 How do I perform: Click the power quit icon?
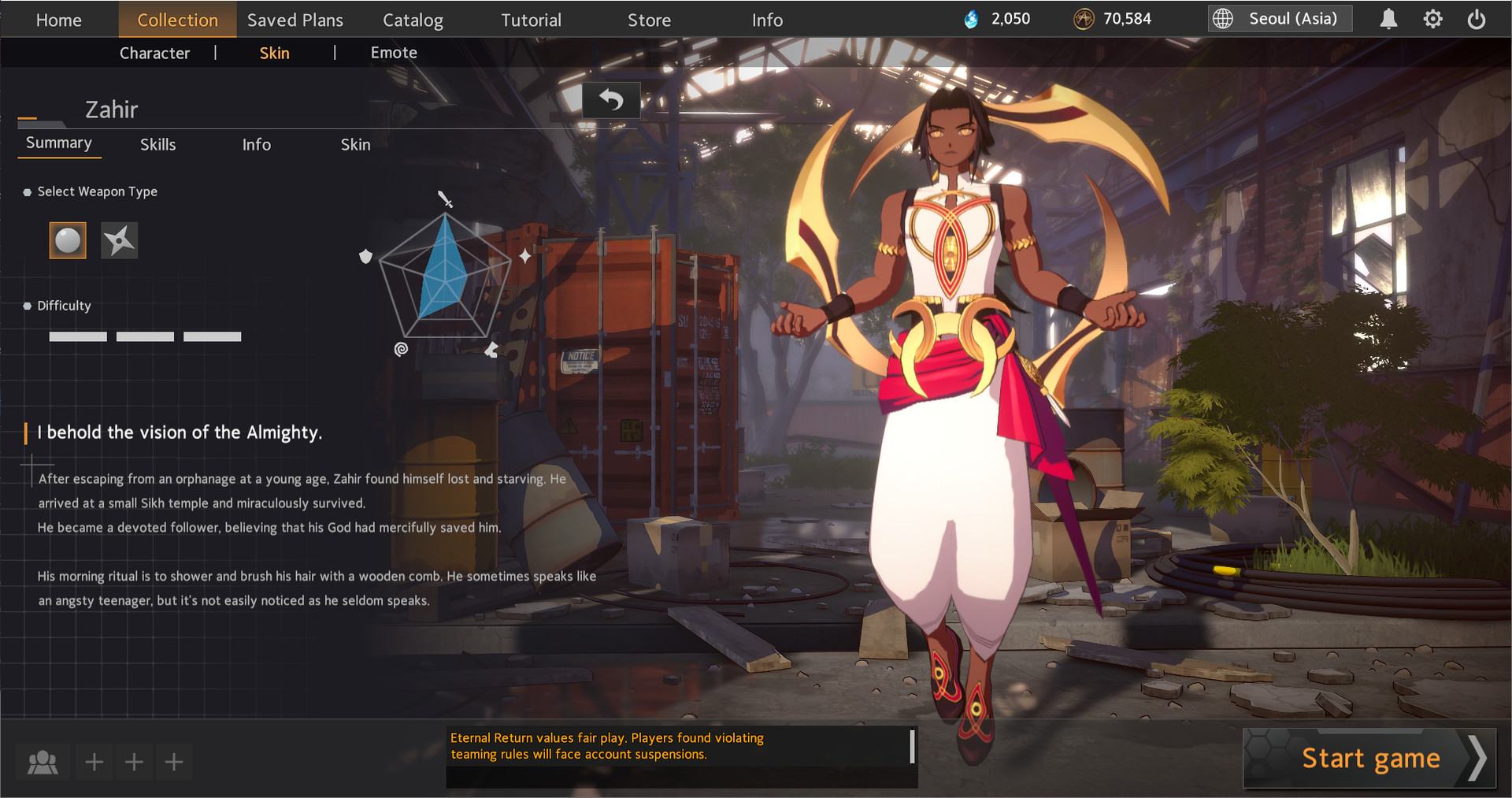(1477, 19)
